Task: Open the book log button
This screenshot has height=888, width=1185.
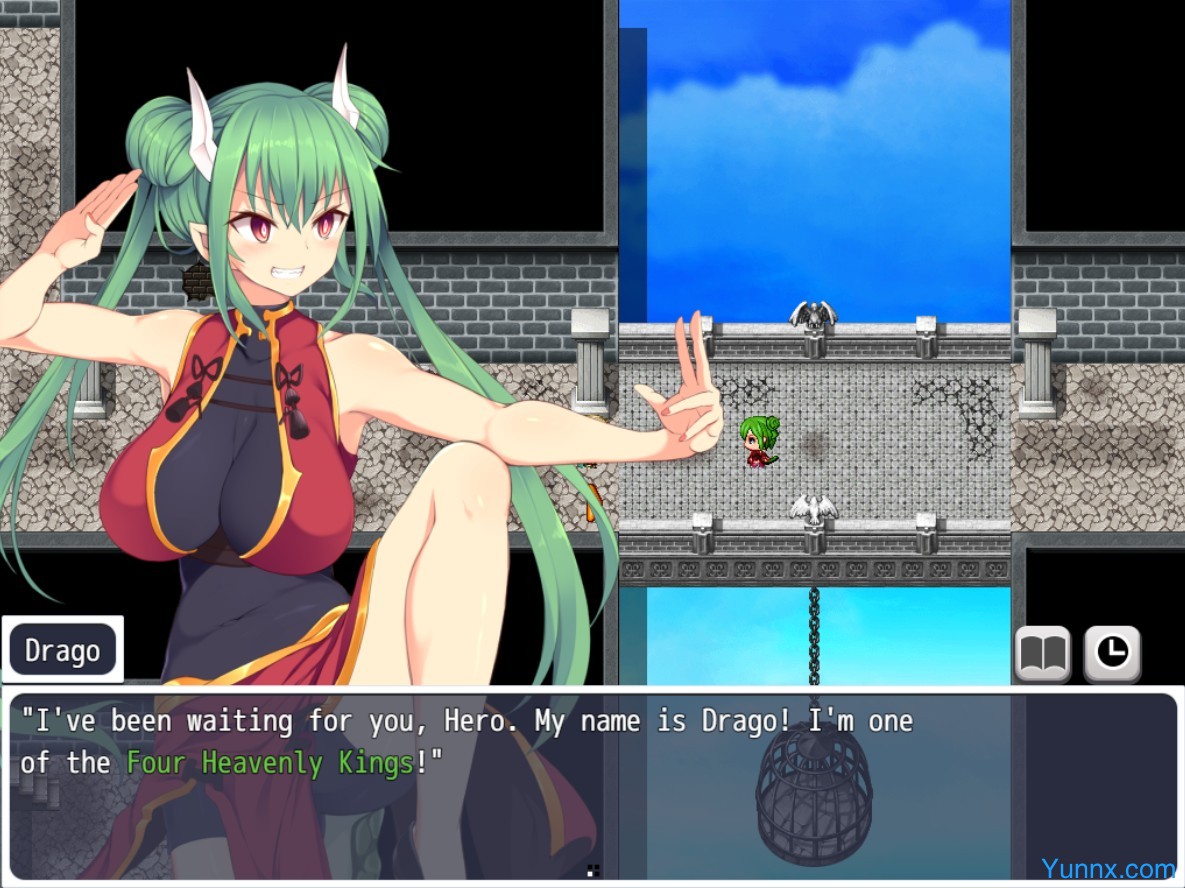Action: coord(1043,654)
